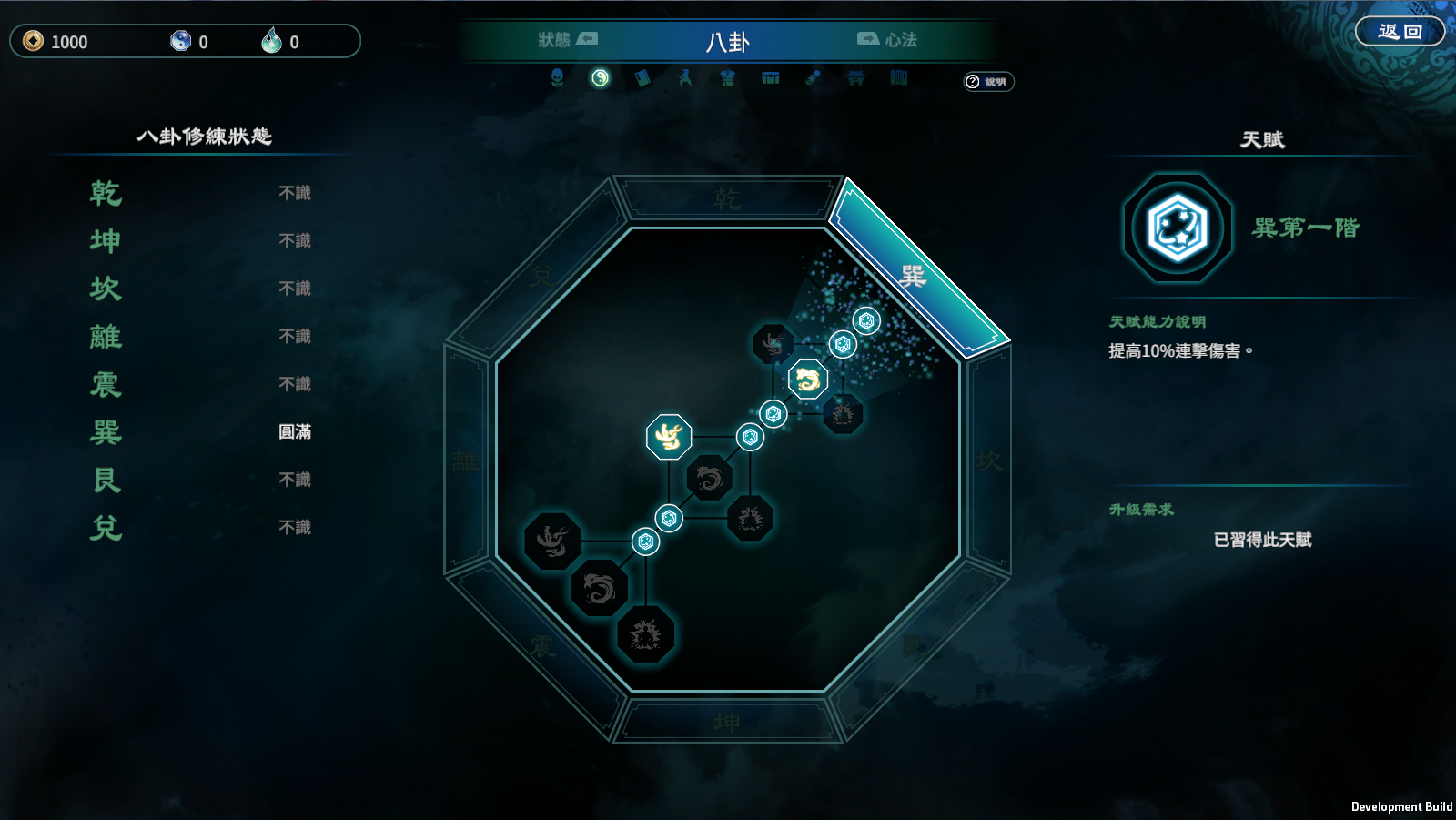Screen dimensions: 1456x820
Task: Open the 說明 help button
Action: tap(988, 82)
